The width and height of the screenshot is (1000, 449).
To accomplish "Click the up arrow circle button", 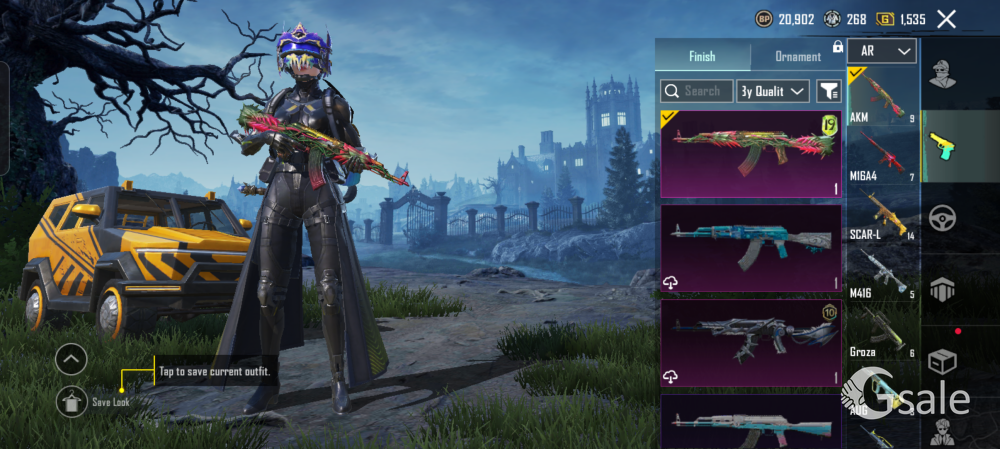I will tap(71, 359).
